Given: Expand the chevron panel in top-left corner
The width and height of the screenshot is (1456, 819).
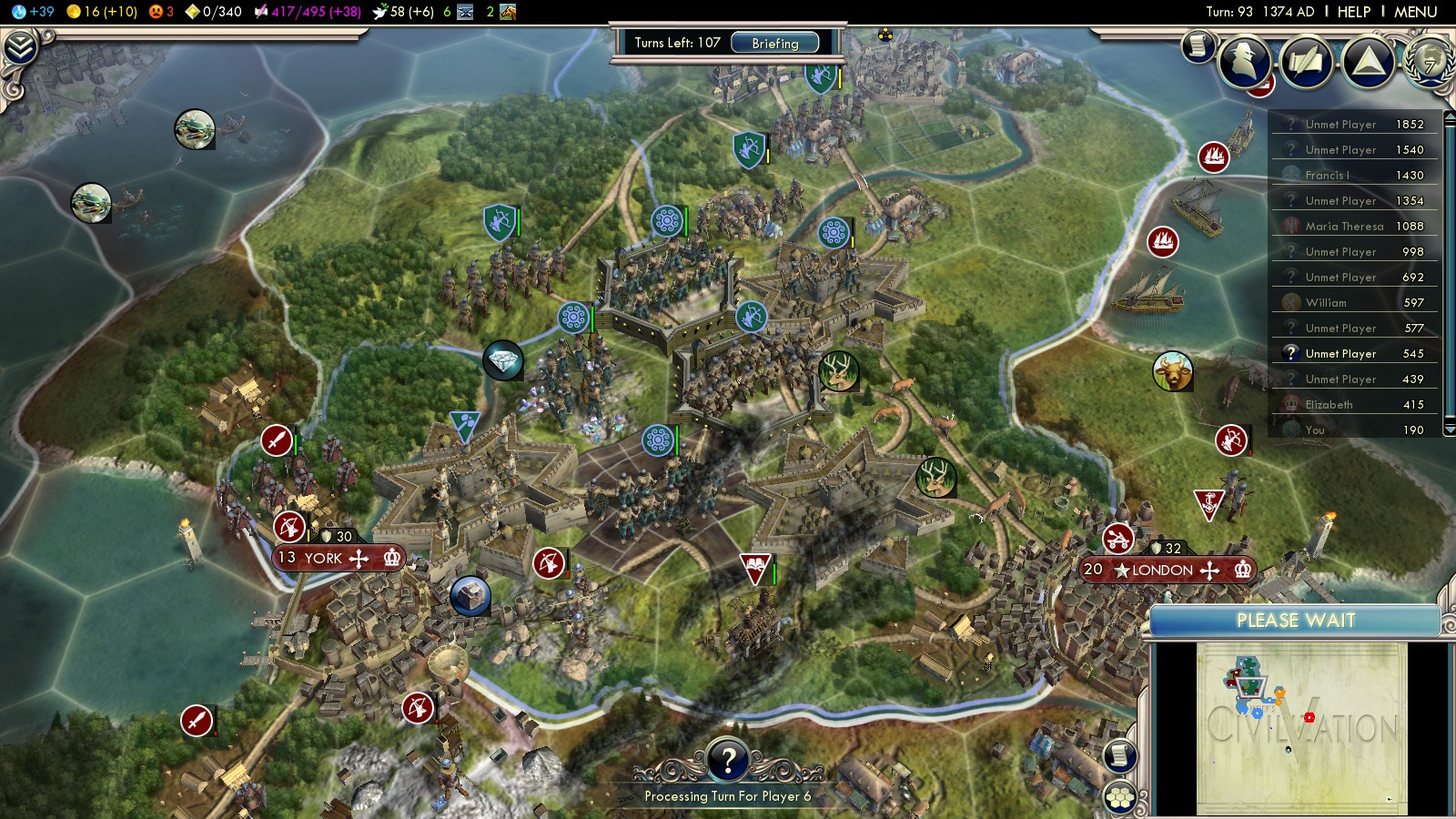Looking at the screenshot, I should 20,47.
